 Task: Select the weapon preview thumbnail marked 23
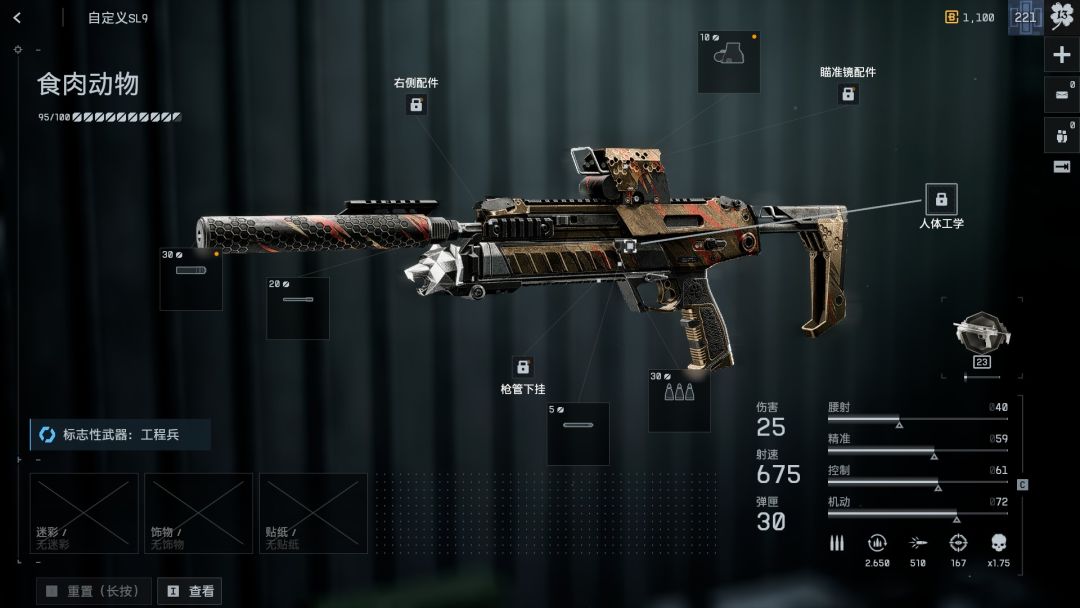click(981, 337)
